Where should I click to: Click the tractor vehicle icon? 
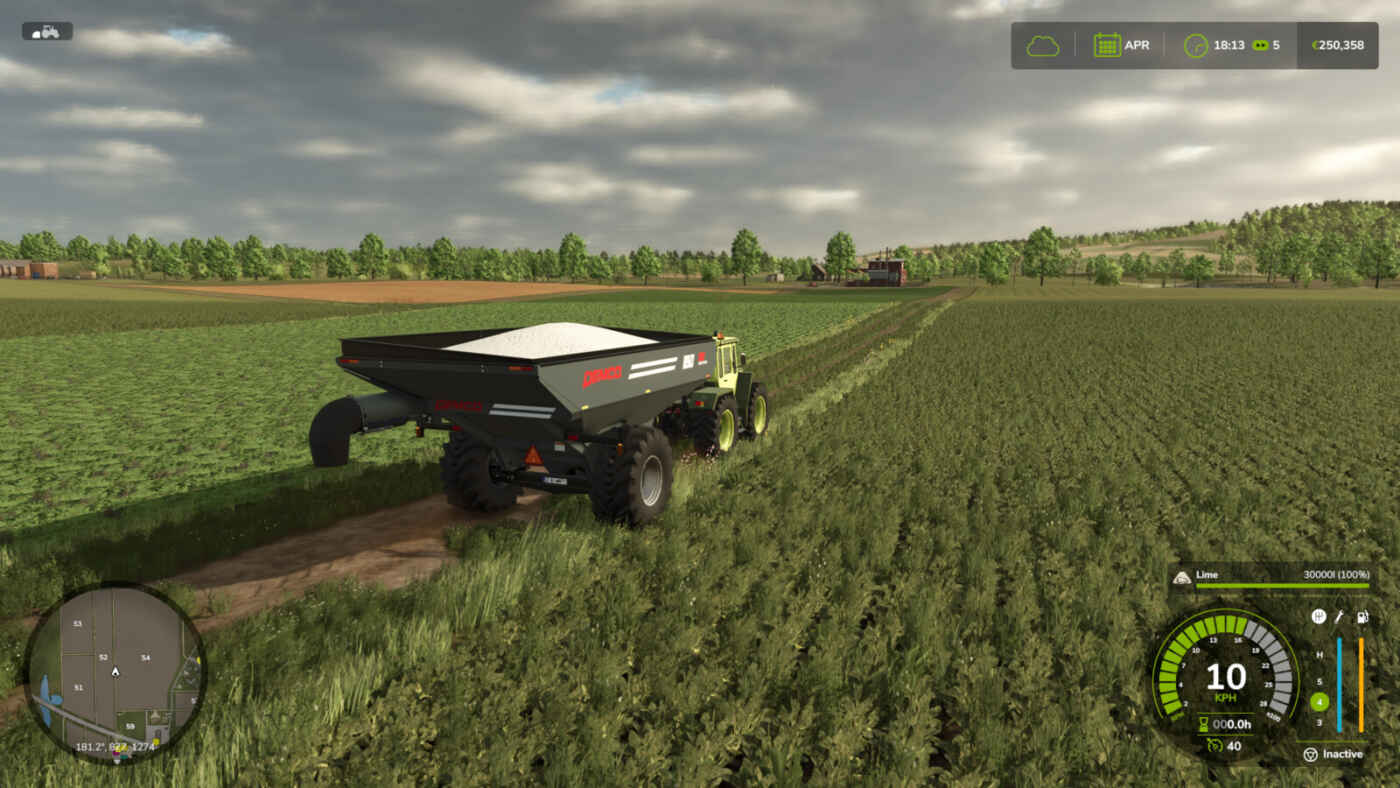[x=47, y=31]
